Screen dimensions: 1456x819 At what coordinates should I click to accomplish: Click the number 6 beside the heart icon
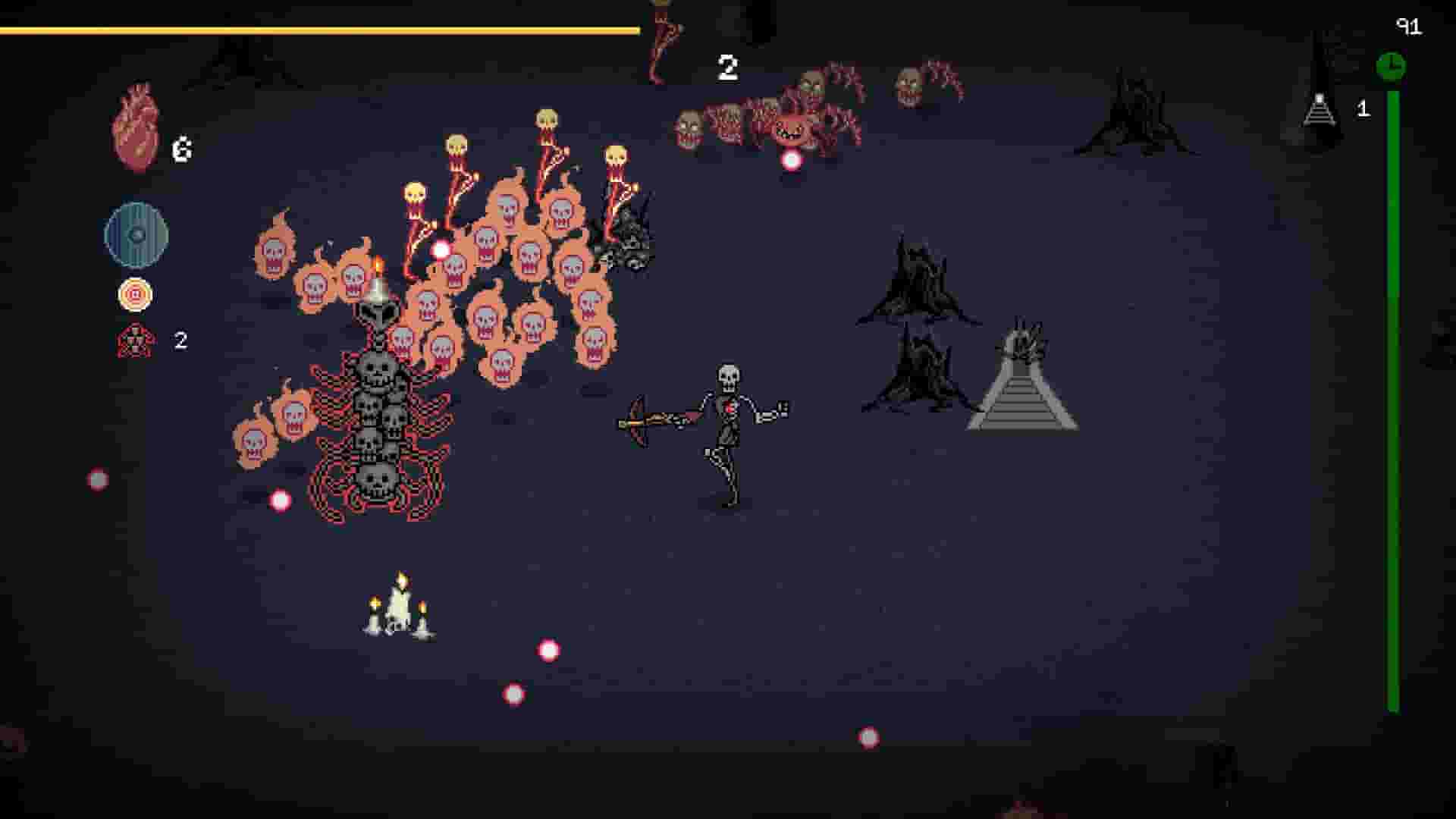click(182, 150)
